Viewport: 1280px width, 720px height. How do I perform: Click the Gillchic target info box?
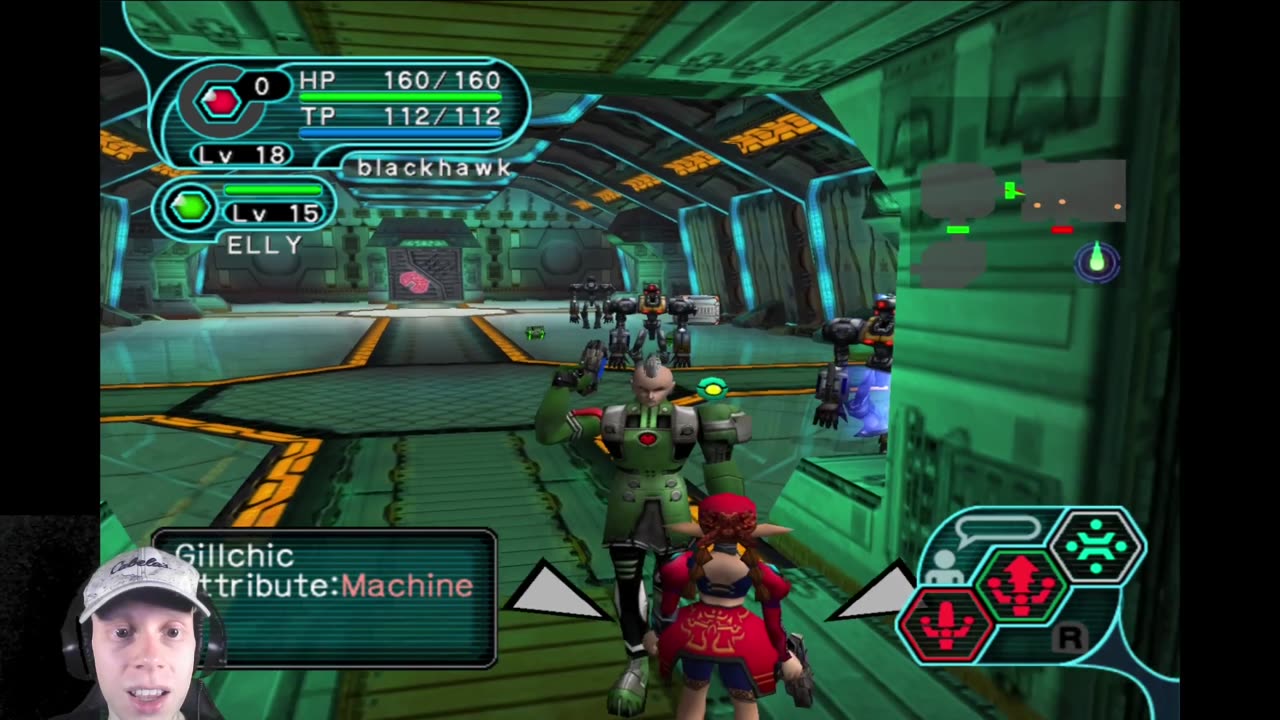[325, 597]
